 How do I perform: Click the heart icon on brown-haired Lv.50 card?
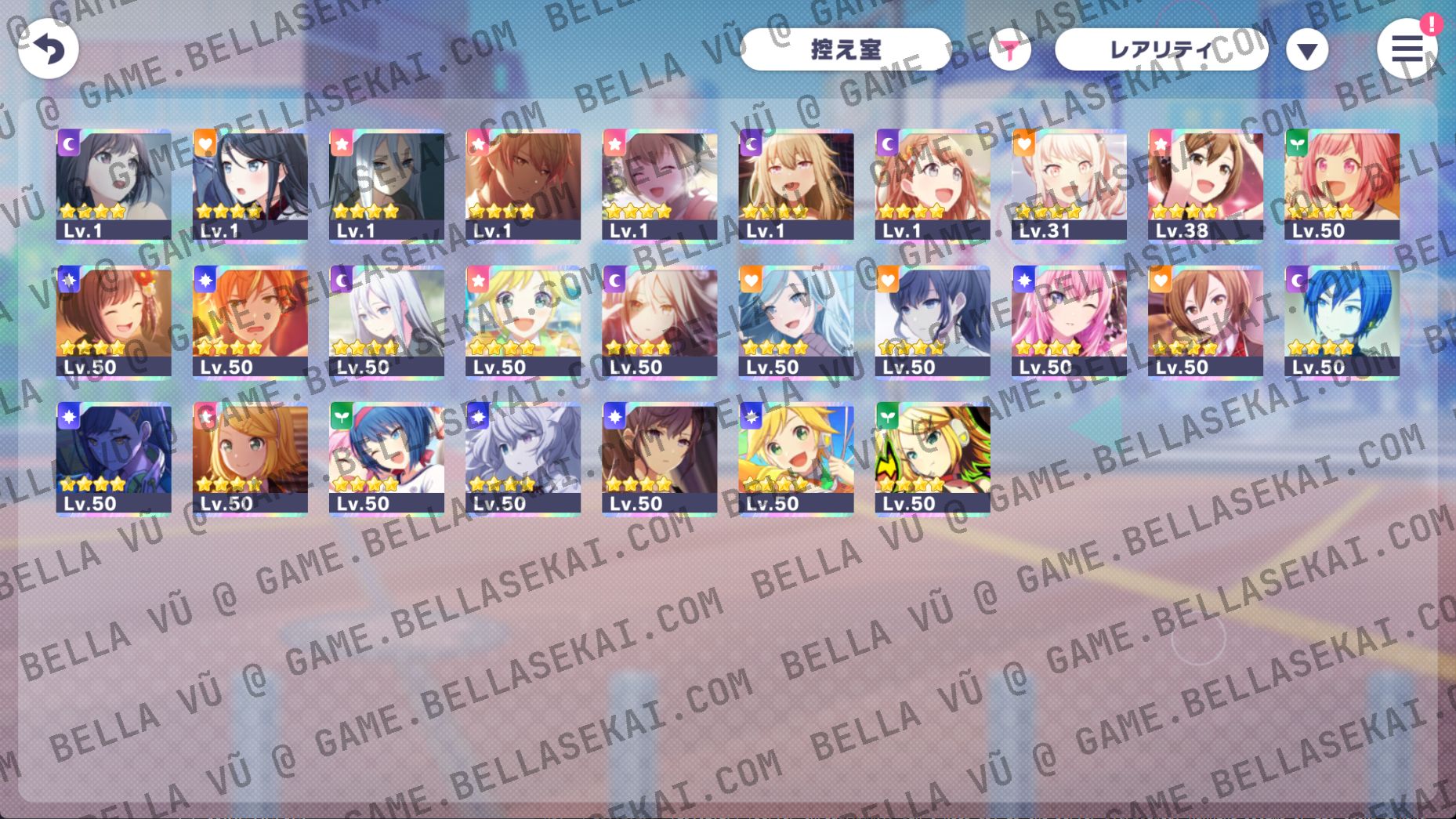tap(1164, 281)
